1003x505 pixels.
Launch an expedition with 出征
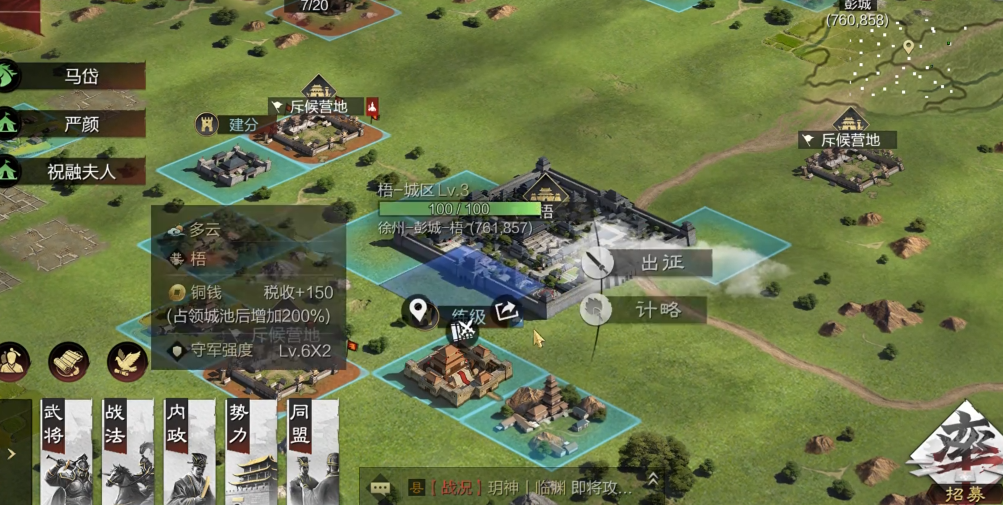point(646,263)
